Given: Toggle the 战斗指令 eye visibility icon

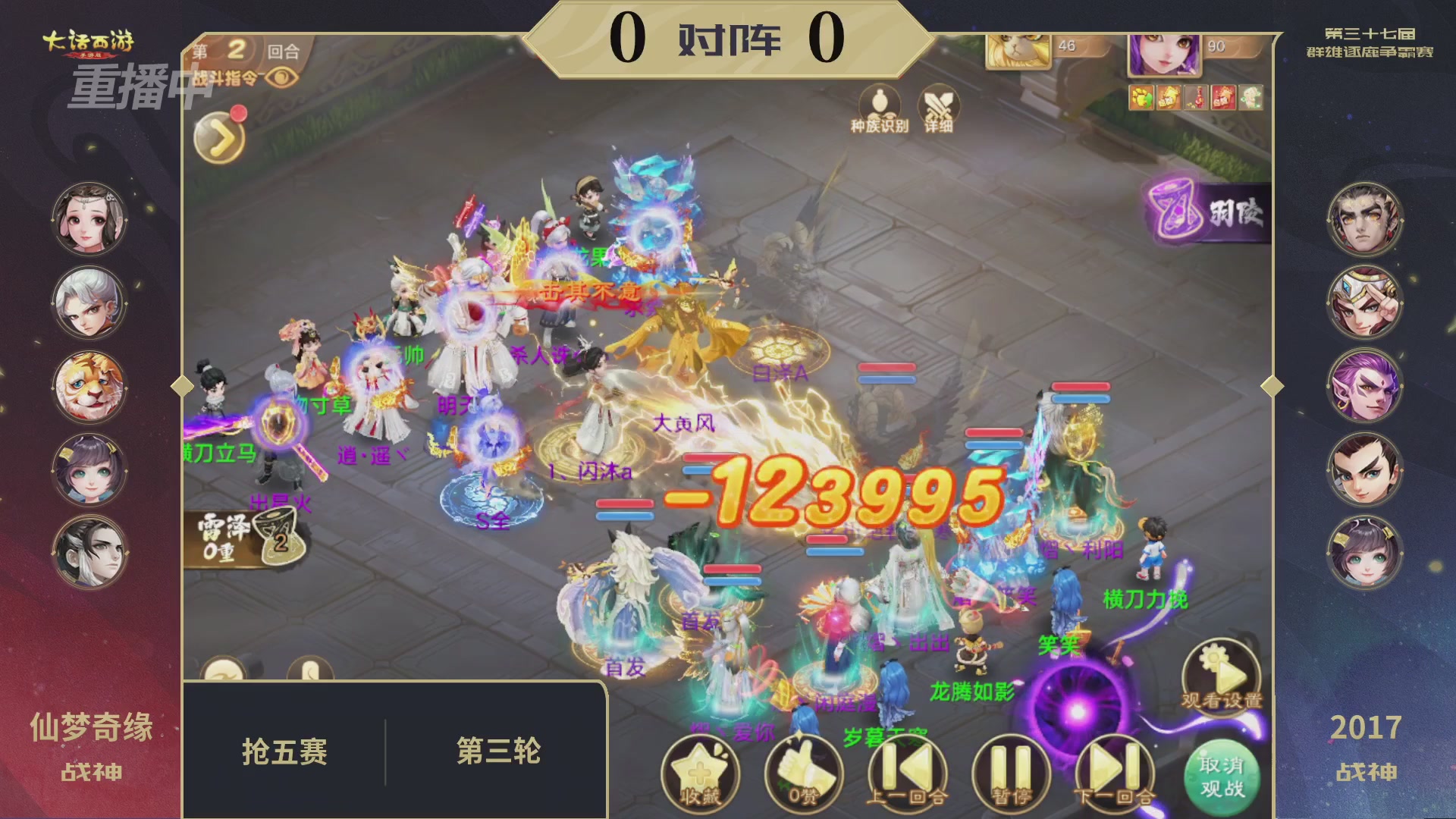Looking at the screenshot, I should pos(281,77).
